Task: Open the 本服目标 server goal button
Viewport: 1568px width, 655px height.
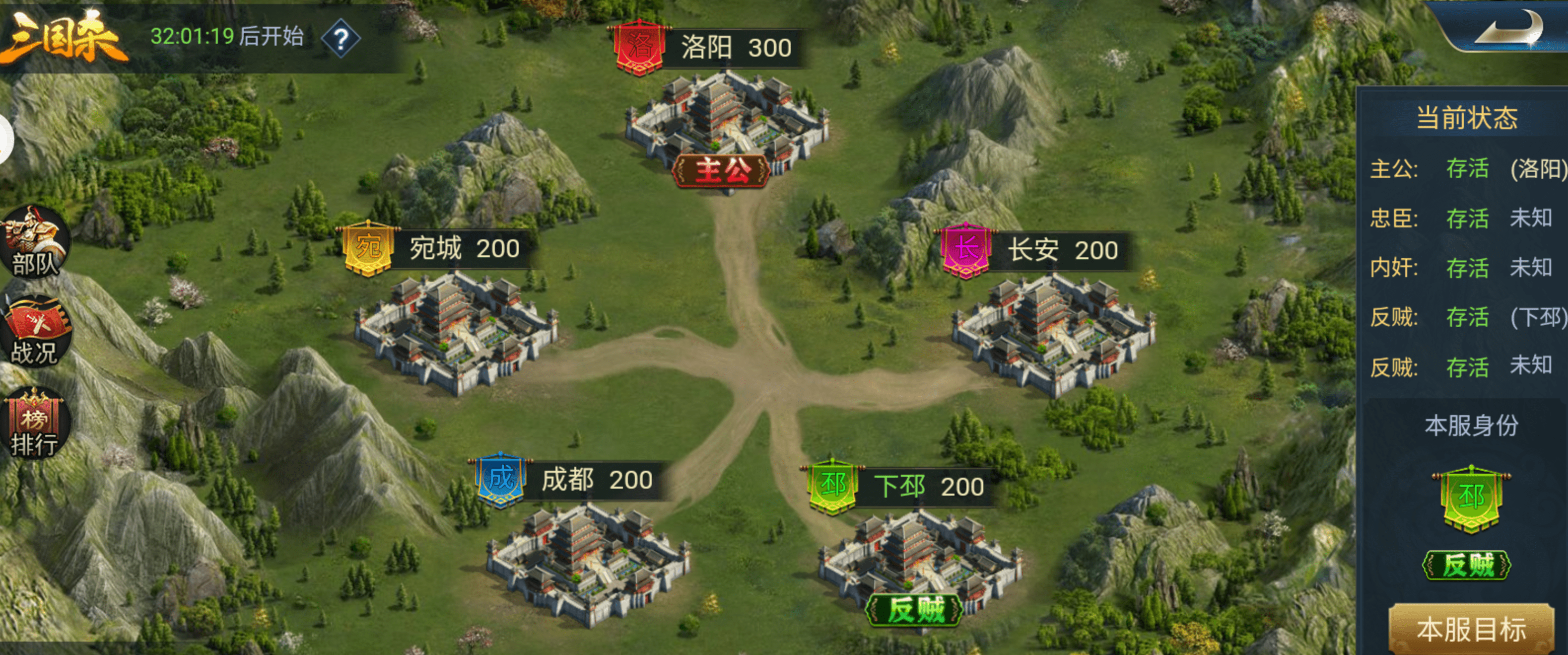Action: pyautogui.click(x=1471, y=629)
